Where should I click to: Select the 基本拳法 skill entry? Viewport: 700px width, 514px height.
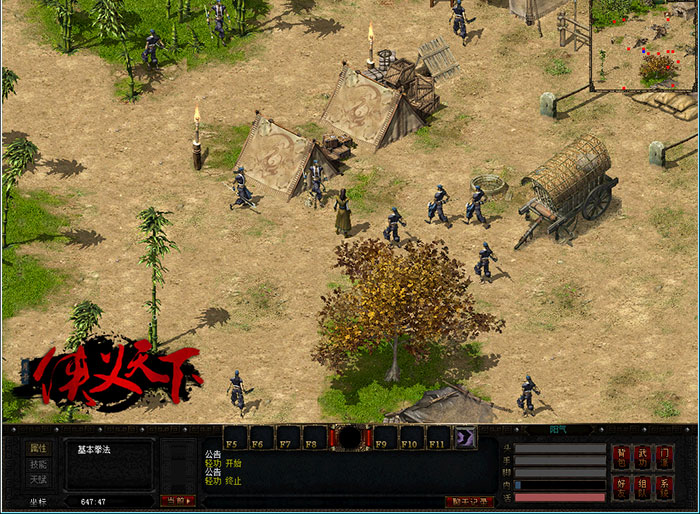95,449
